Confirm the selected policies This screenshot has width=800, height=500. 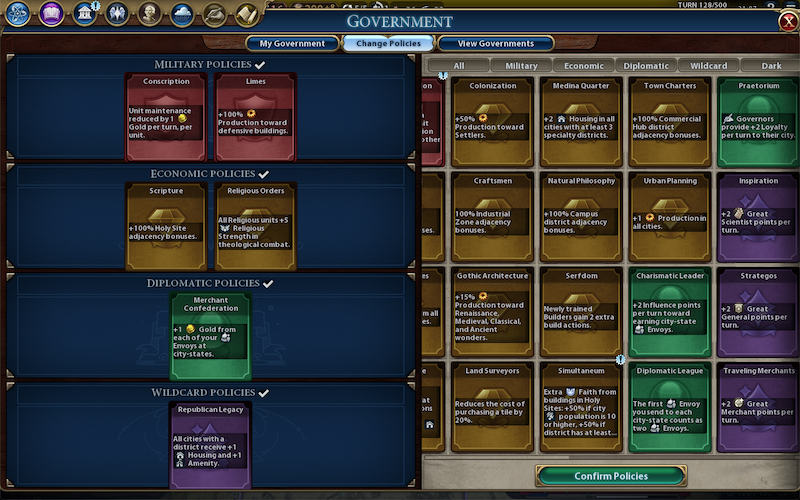611,476
